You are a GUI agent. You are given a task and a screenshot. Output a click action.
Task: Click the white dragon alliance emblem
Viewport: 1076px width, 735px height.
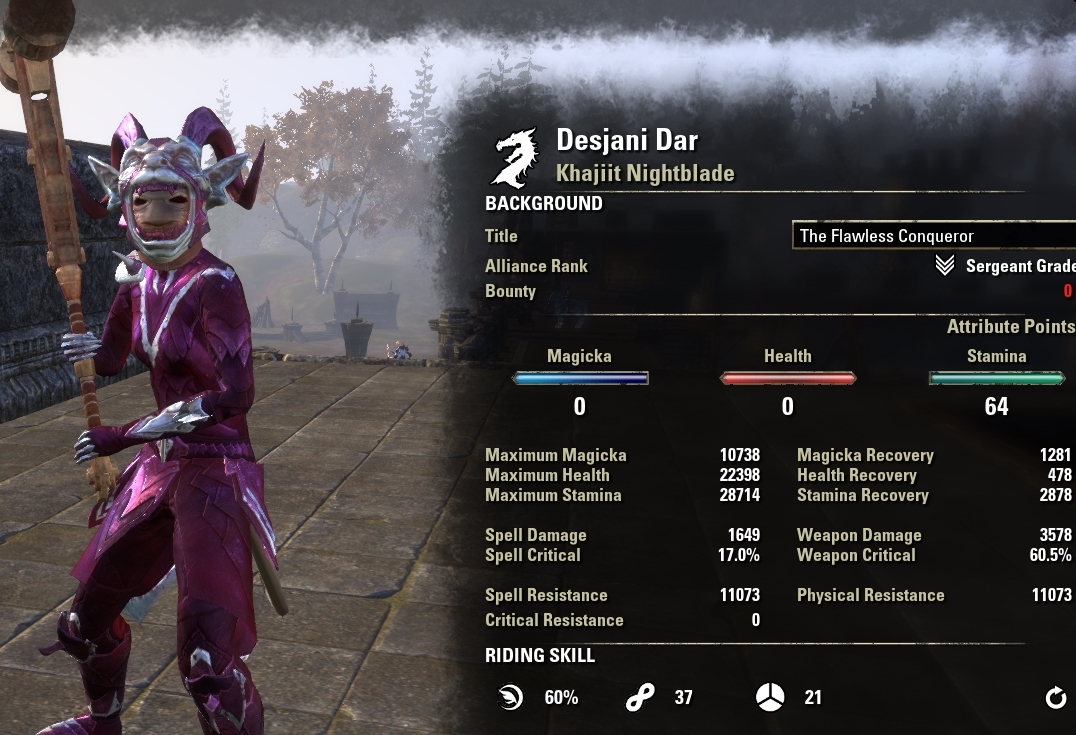click(x=516, y=158)
